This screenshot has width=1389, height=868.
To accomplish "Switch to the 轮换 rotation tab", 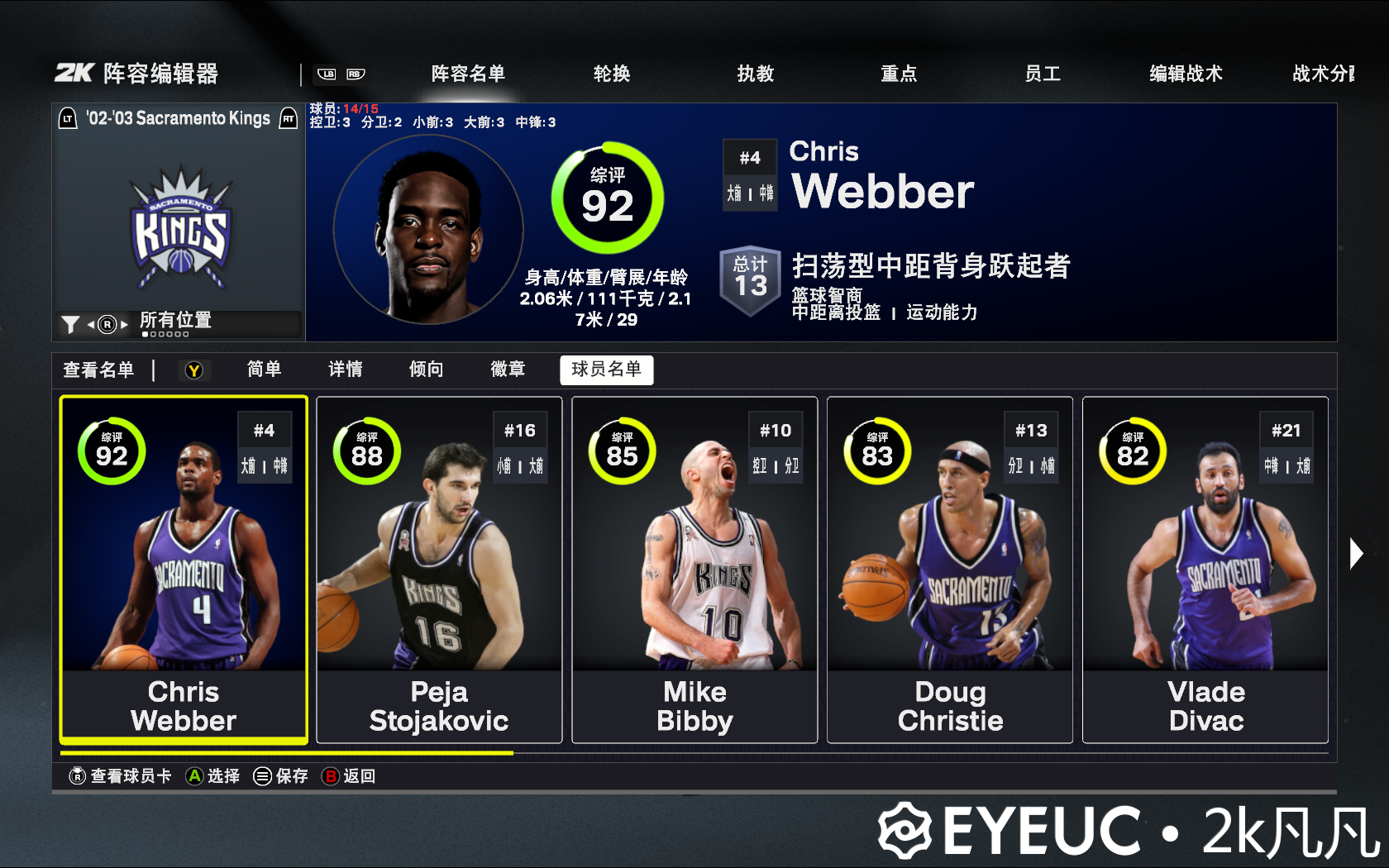I will click(x=612, y=74).
